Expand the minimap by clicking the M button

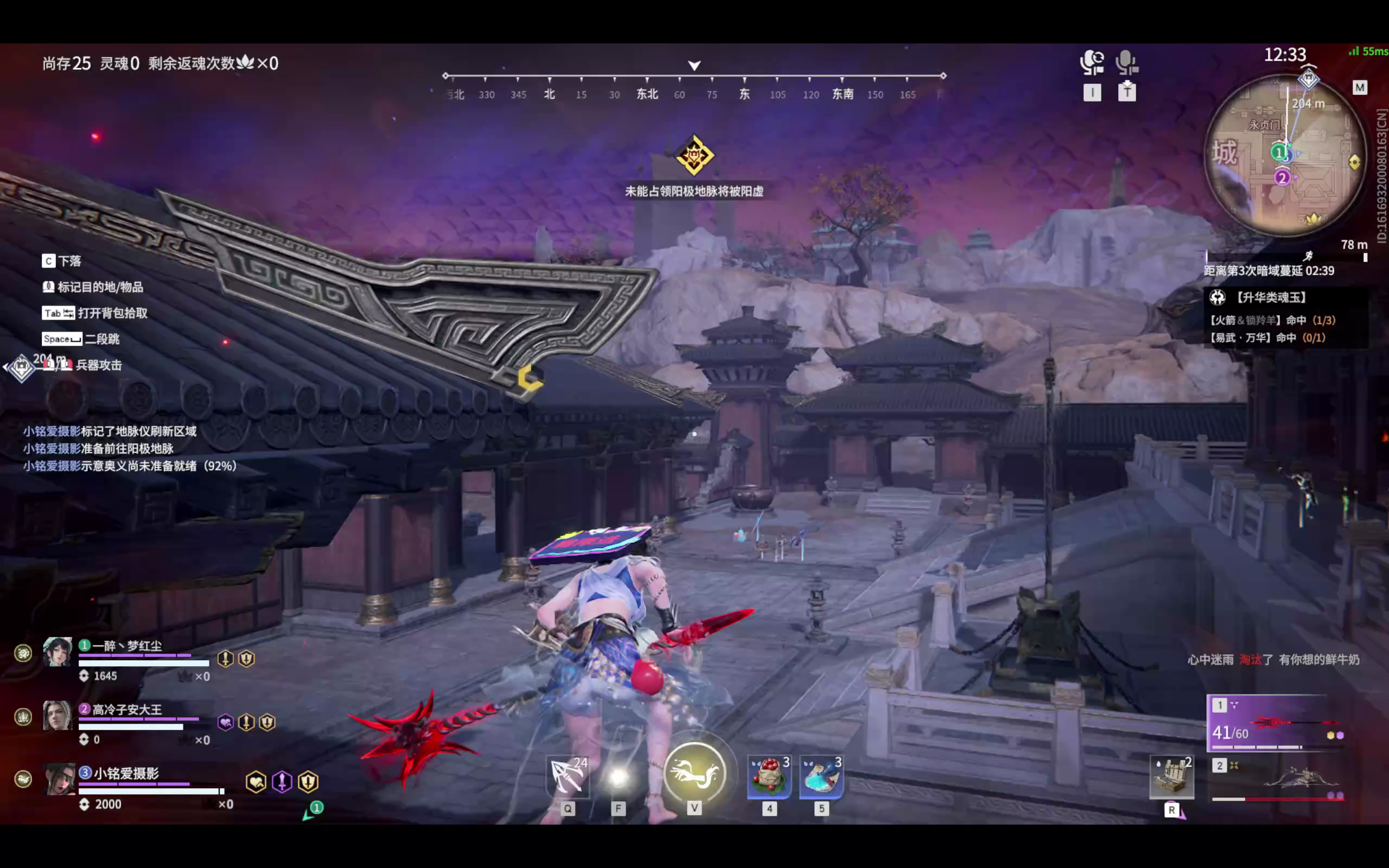1360,87
